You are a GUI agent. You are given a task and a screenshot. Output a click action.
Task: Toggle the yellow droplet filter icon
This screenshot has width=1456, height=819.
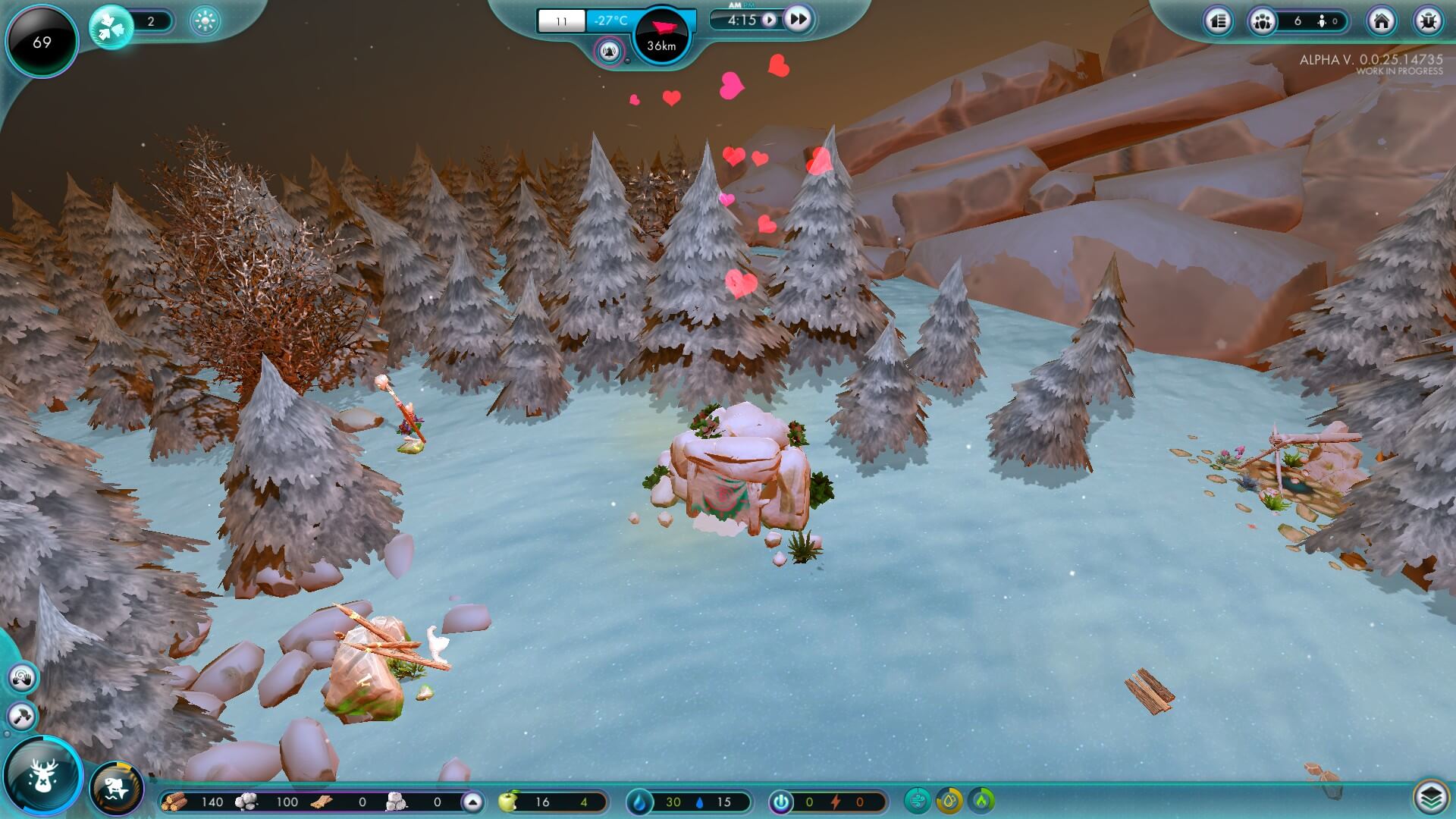point(949,801)
